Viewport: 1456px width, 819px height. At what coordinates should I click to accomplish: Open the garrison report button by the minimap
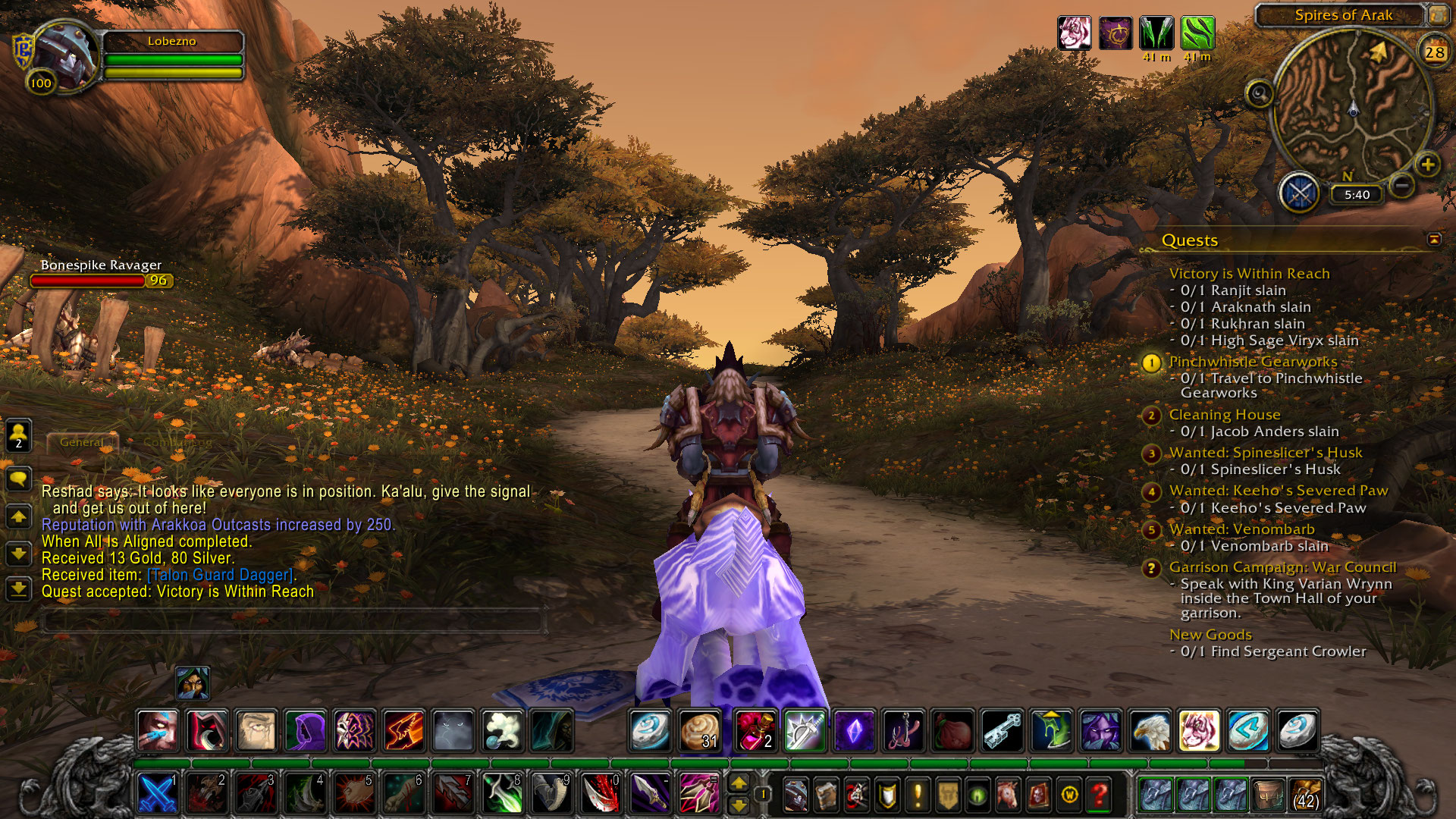(1299, 193)
